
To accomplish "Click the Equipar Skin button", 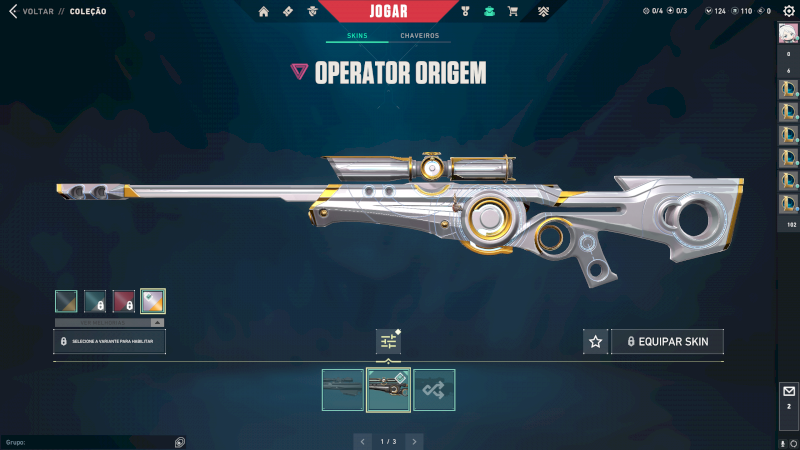I will coord(667,342).
